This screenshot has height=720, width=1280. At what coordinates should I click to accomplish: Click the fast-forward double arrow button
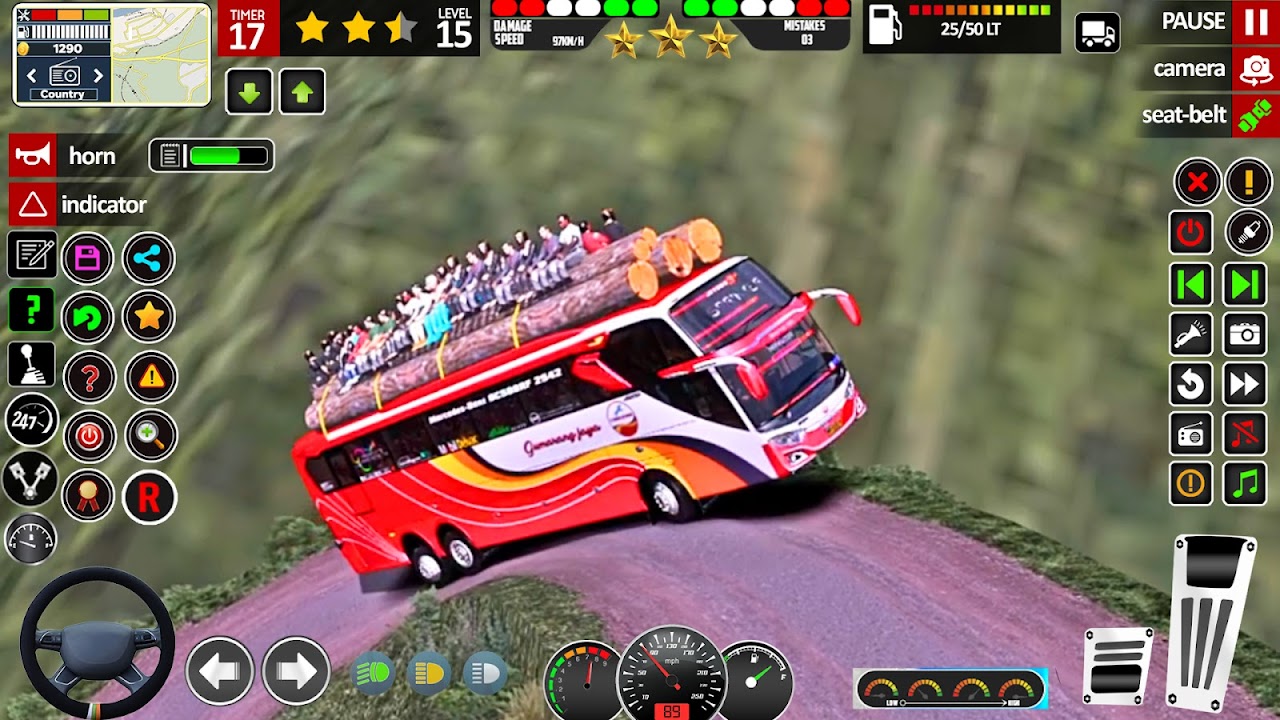pos(1245,384)
